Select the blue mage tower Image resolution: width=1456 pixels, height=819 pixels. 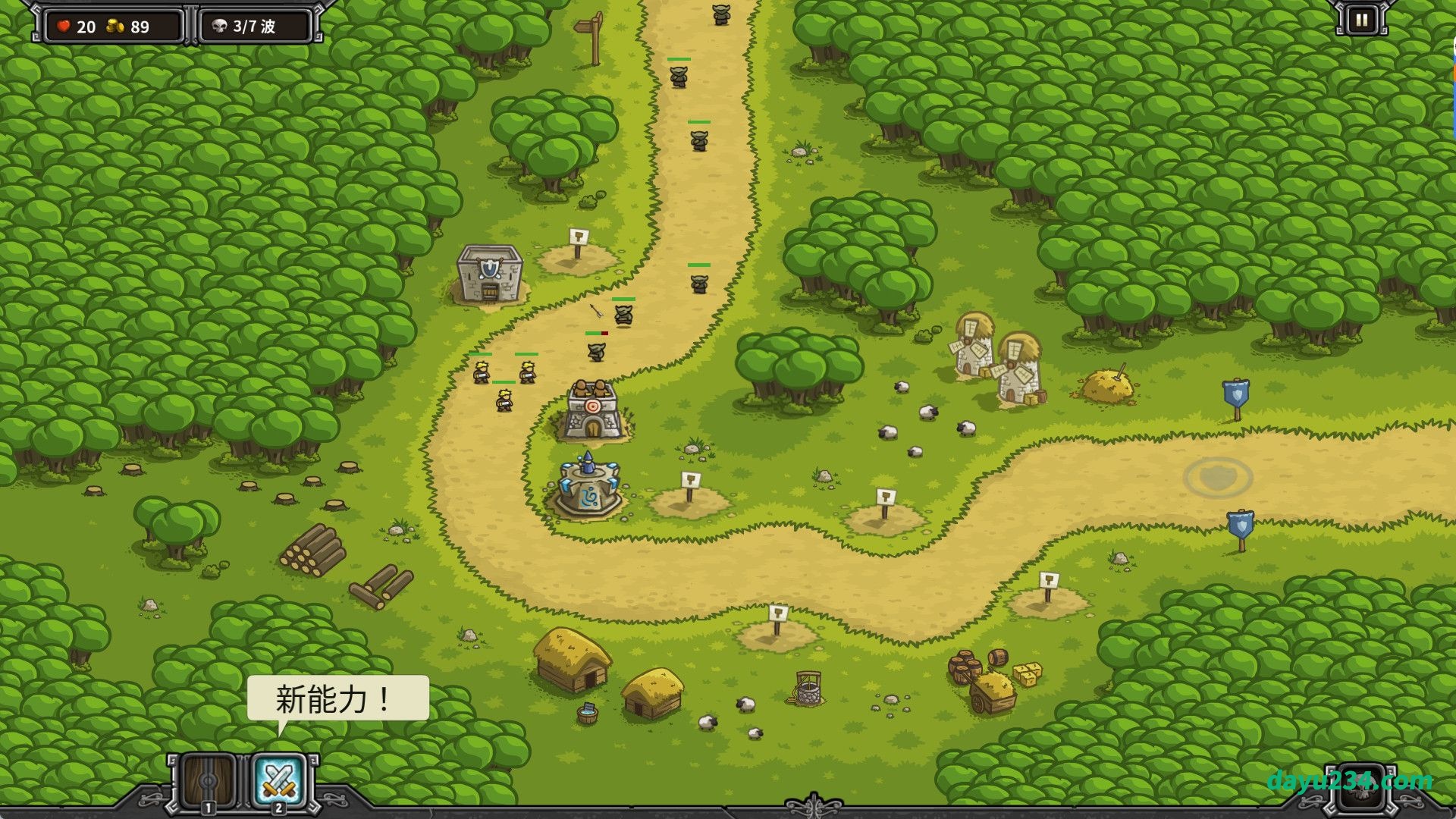coord(588,489)
